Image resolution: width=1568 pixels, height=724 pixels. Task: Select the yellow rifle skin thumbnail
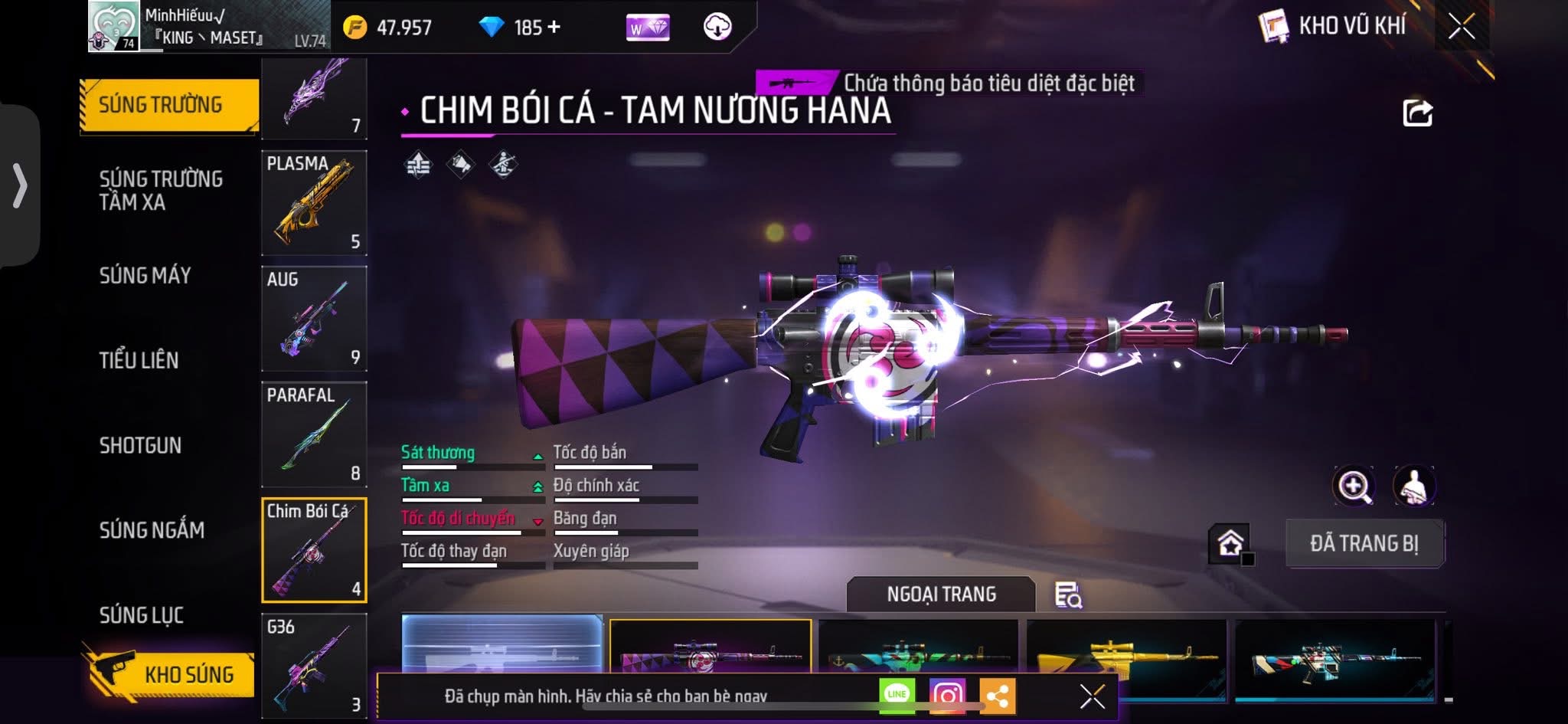[x=1125, y=651]
